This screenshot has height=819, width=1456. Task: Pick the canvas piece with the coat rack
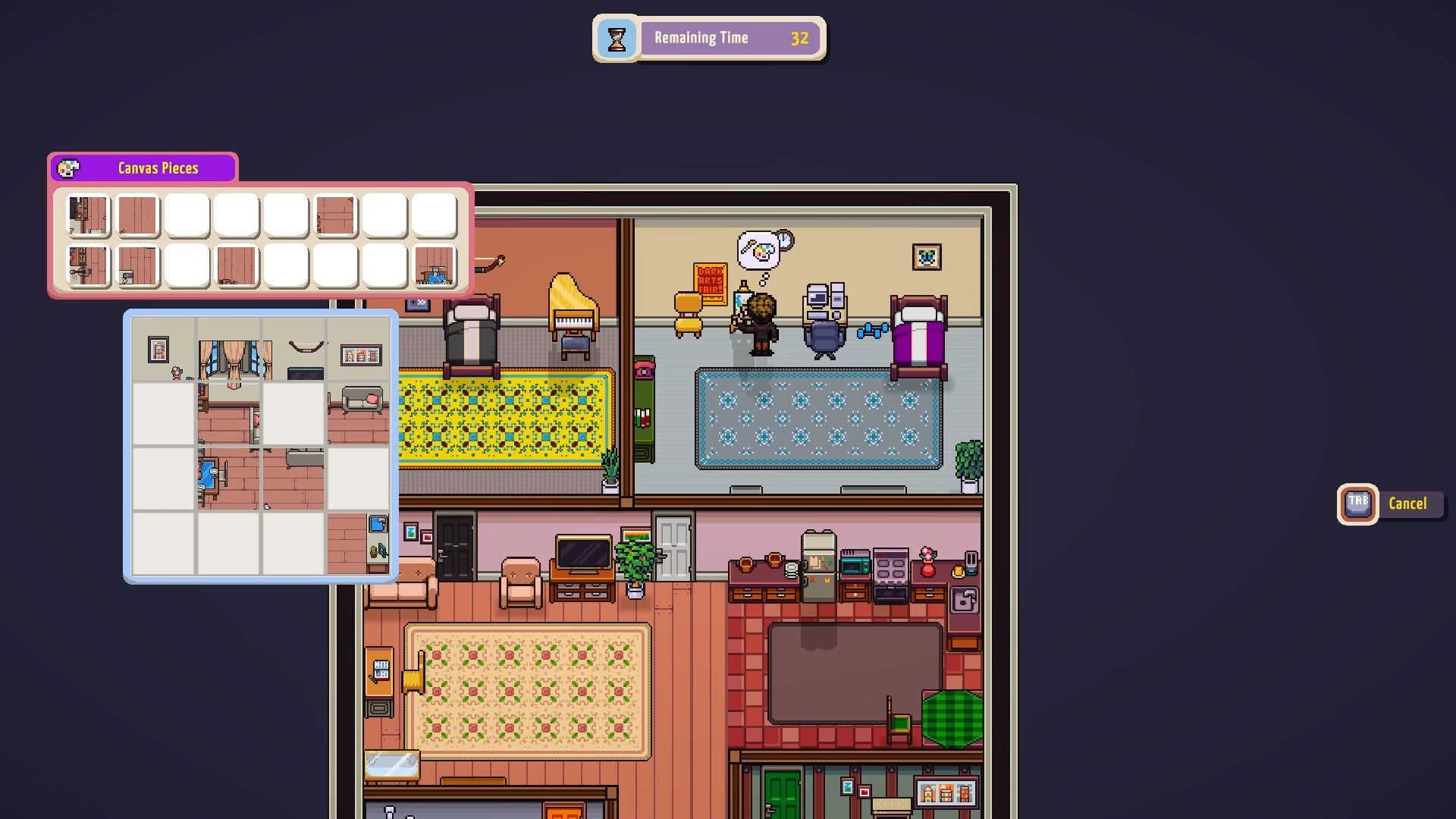(89, 266)
